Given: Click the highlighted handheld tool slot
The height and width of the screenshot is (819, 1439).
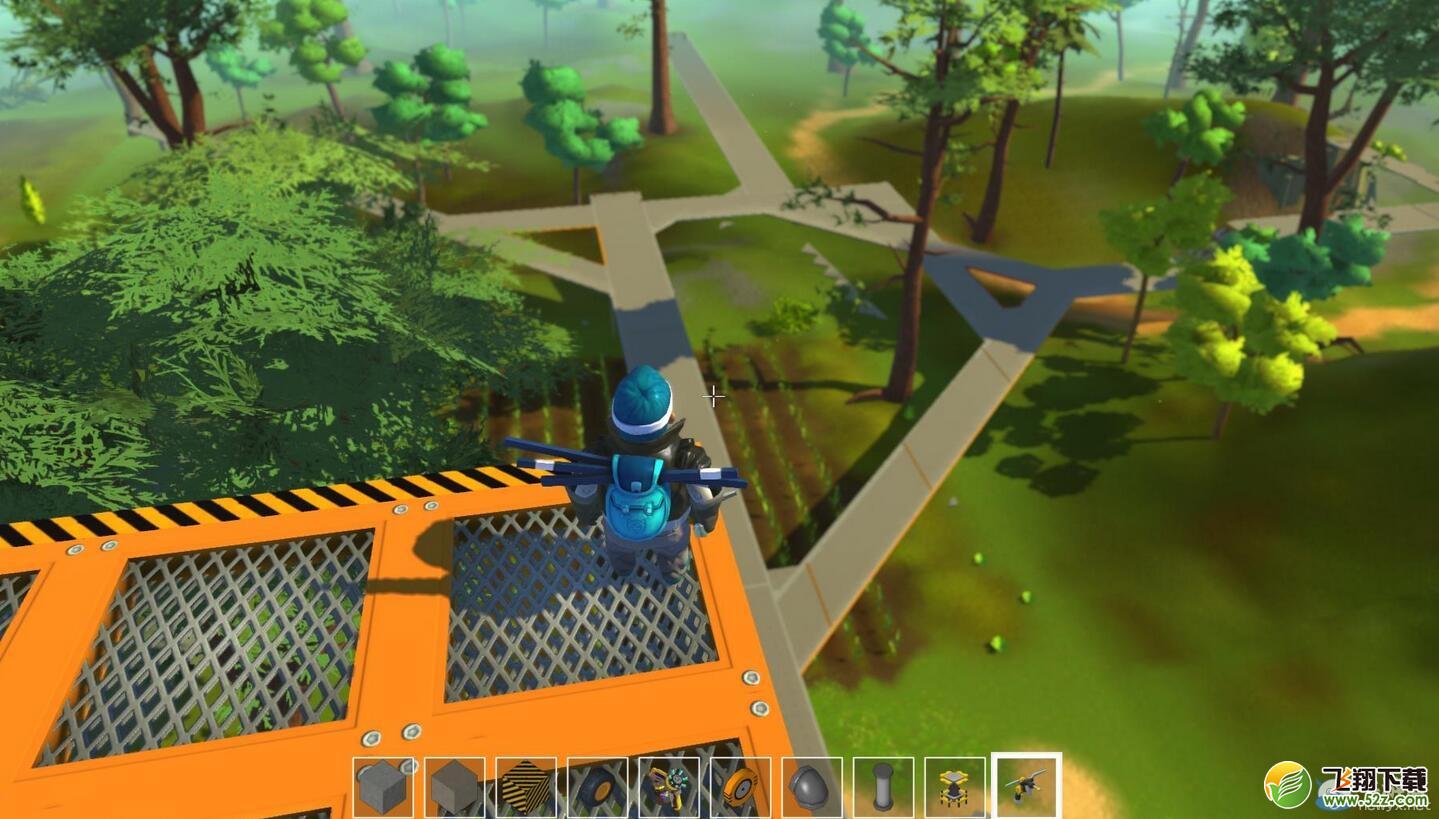Looking at the screenshot, I should coord(1026,786).
